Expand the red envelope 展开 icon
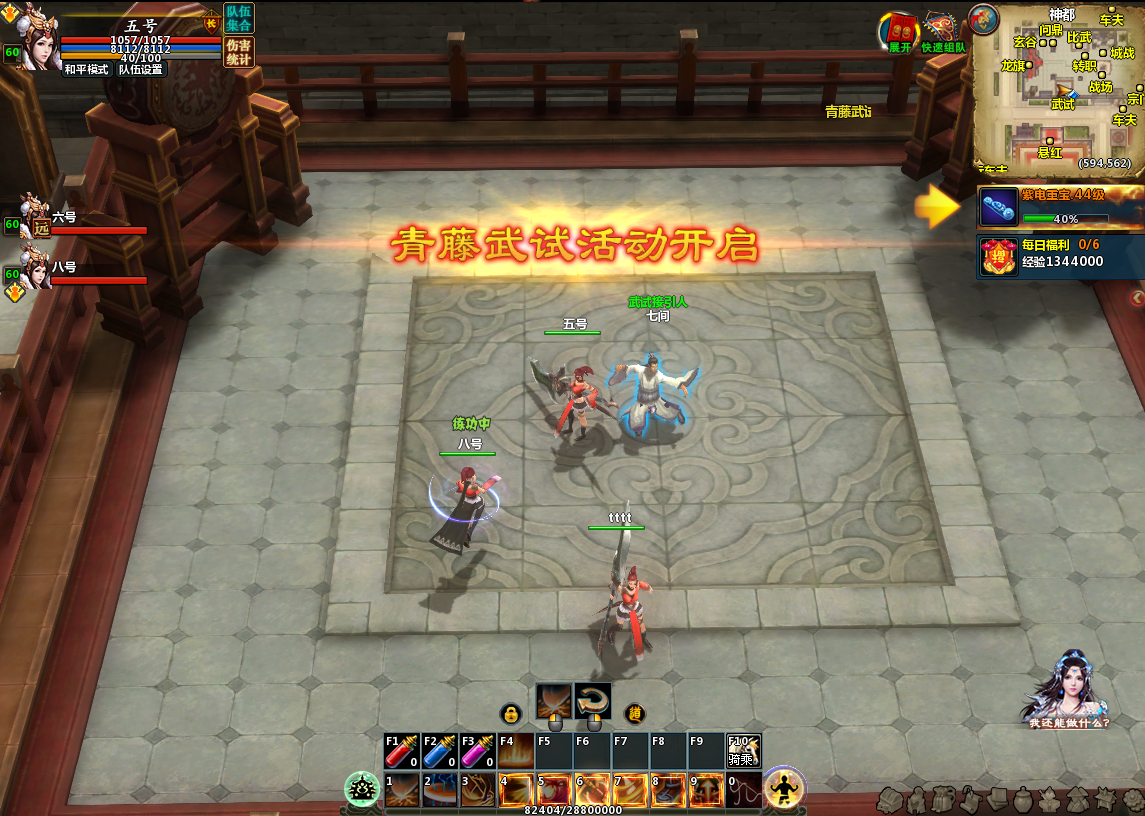This screenshot has width=1145, height=816. [x=900, y=32]
